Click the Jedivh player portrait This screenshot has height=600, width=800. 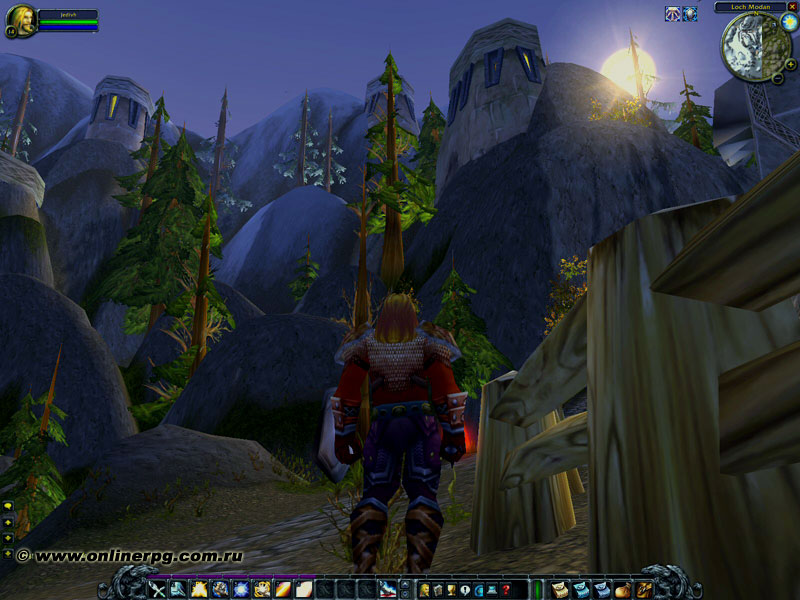(x=20, y=19)
